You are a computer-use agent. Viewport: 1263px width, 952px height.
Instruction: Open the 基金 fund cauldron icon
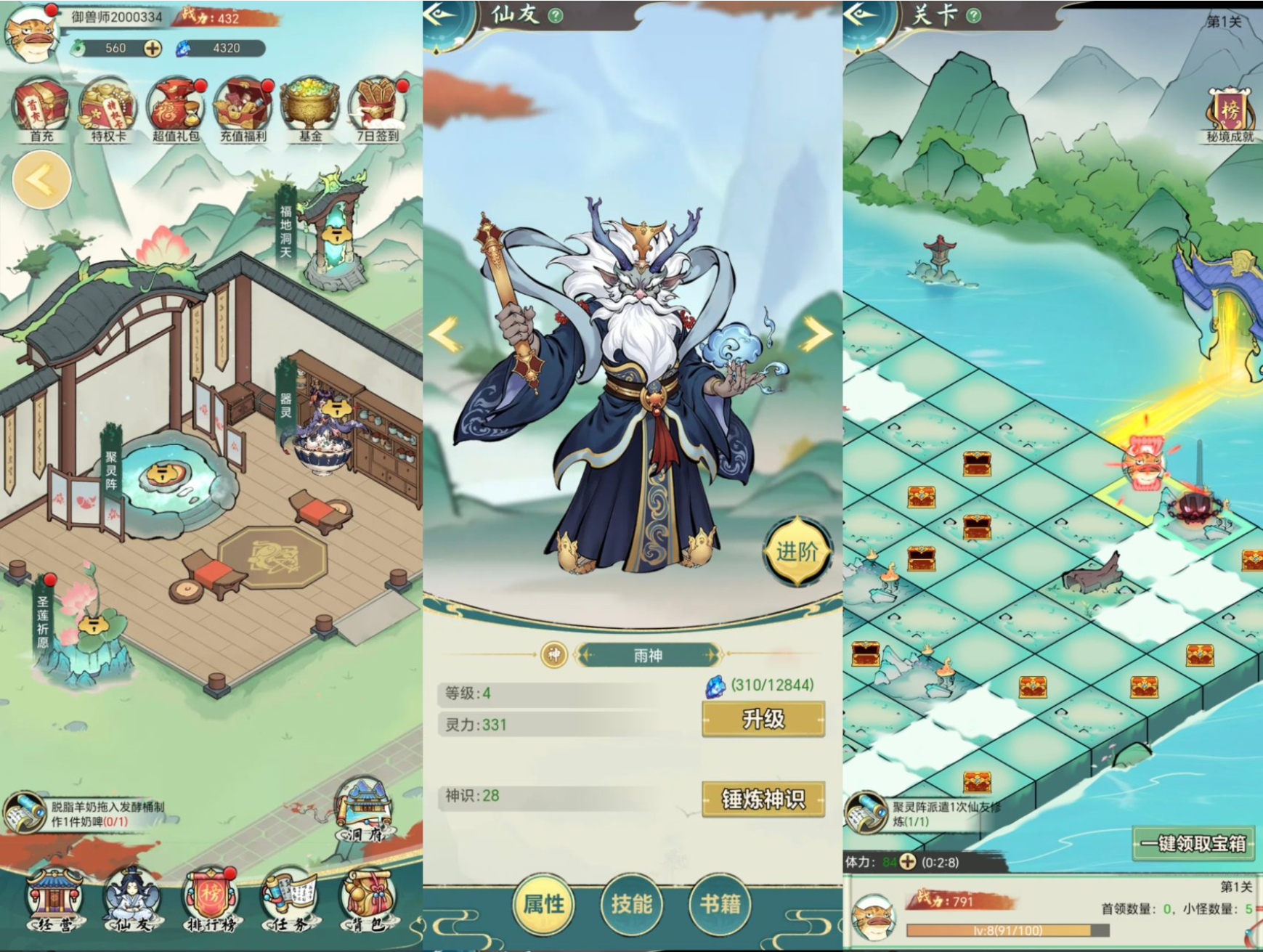310,110
